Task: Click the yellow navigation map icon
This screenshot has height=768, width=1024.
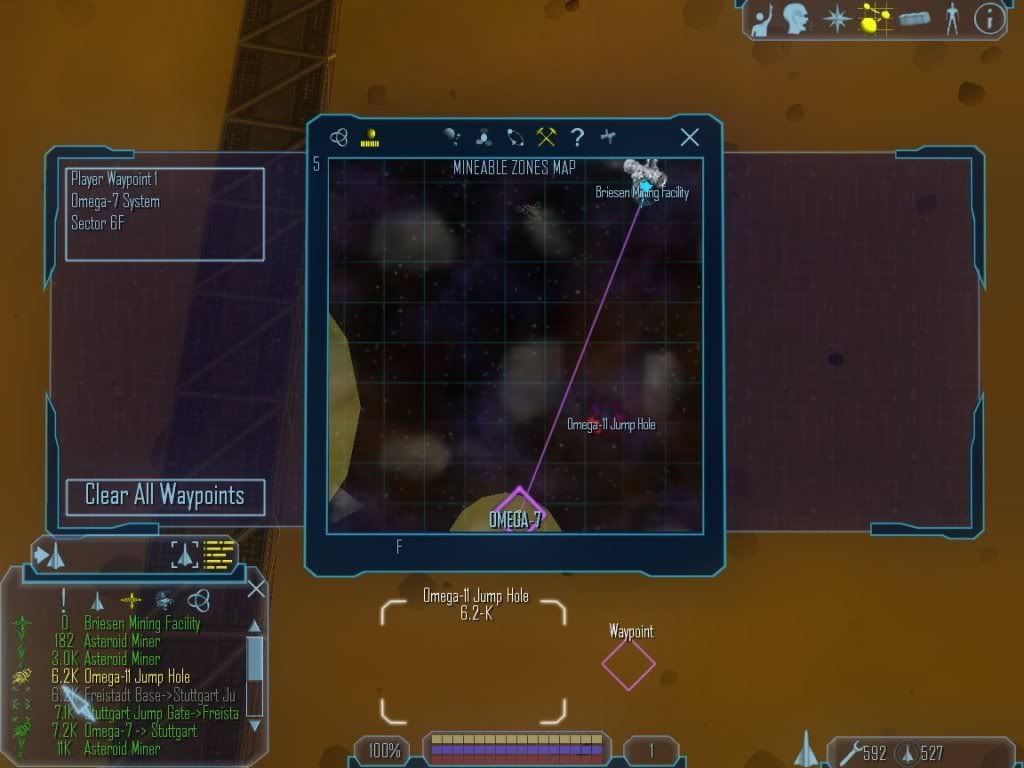Action: [874, 19]
